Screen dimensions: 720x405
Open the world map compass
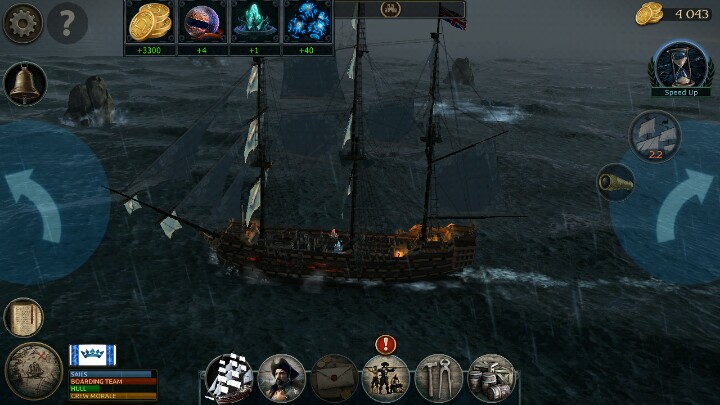click(x=34, y=372)
